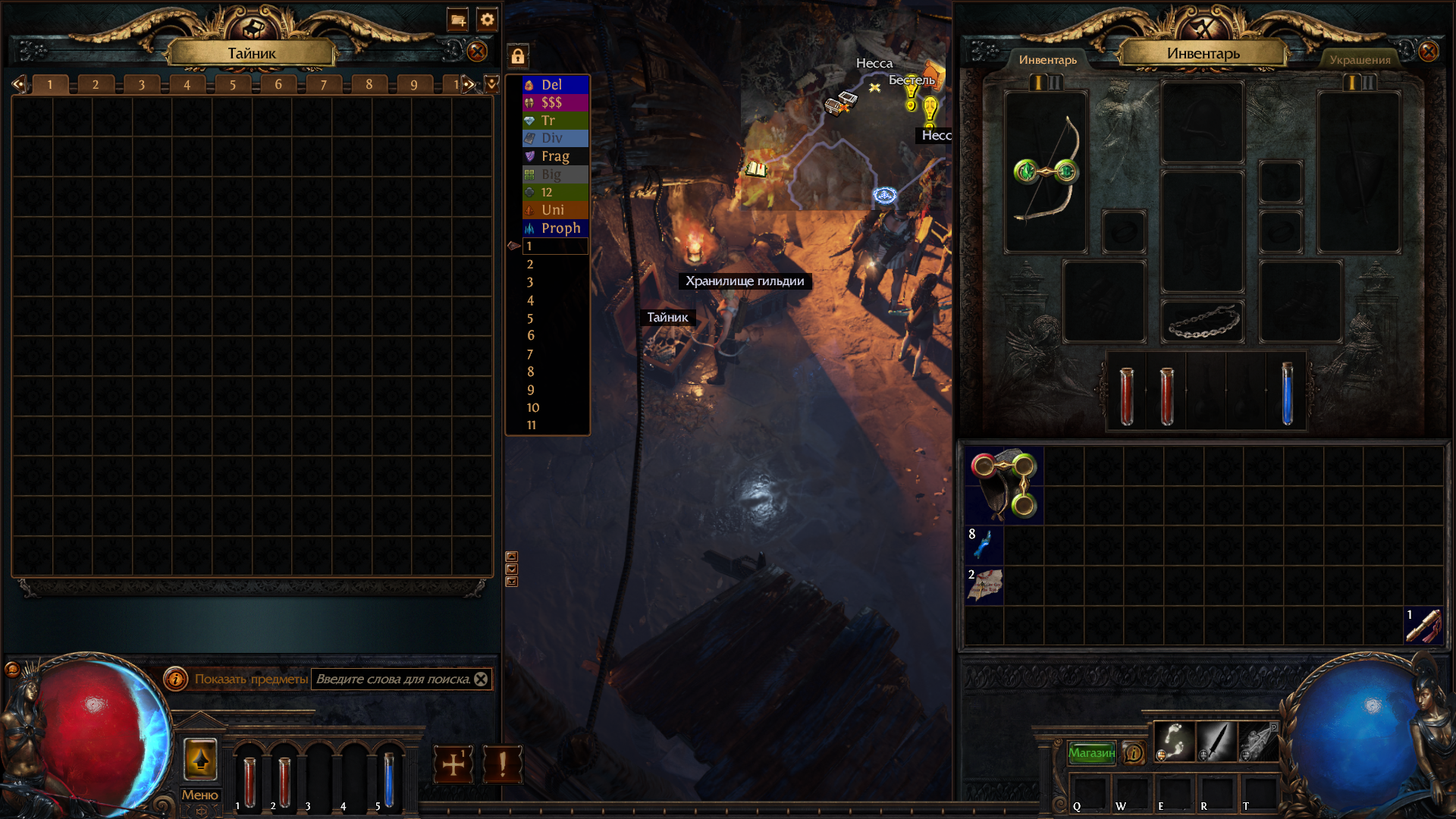This screenshot has height=819, width=1456.
Task: Click the left arrow before stash tab 1
Action: pyautogui.click(x=18, y=84)
